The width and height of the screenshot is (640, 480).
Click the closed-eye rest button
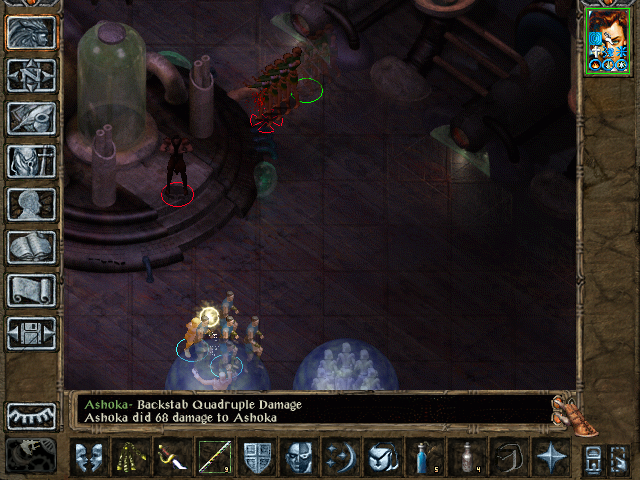coord(32,416)
